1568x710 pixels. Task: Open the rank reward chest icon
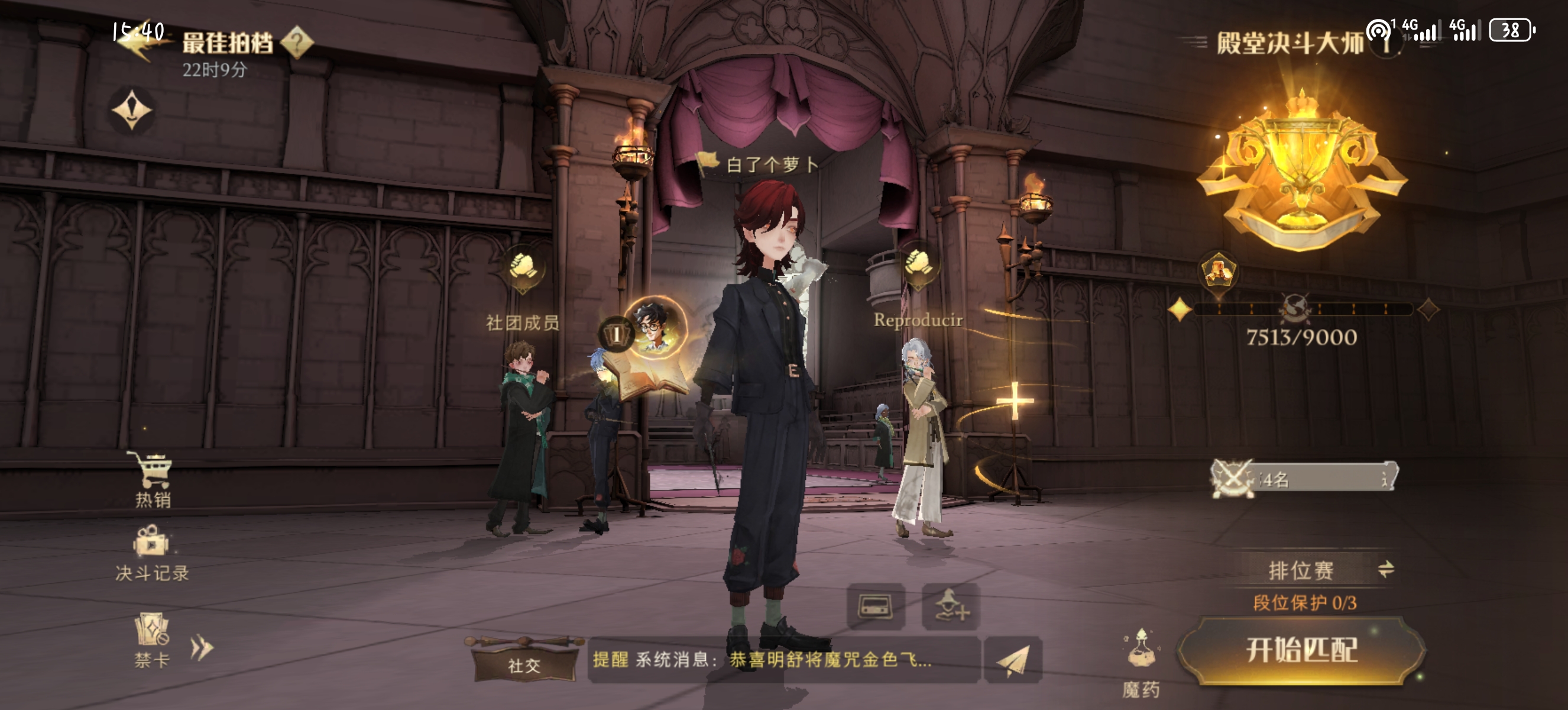pos(1218,271)
